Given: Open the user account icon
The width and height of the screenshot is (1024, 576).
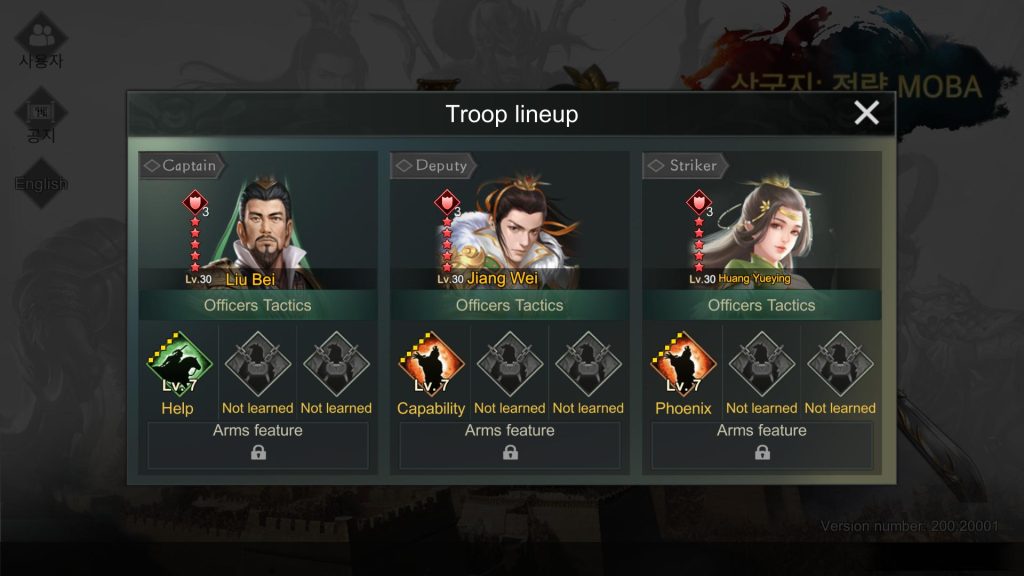Looking at the screenshot, I should click(41, 40).
